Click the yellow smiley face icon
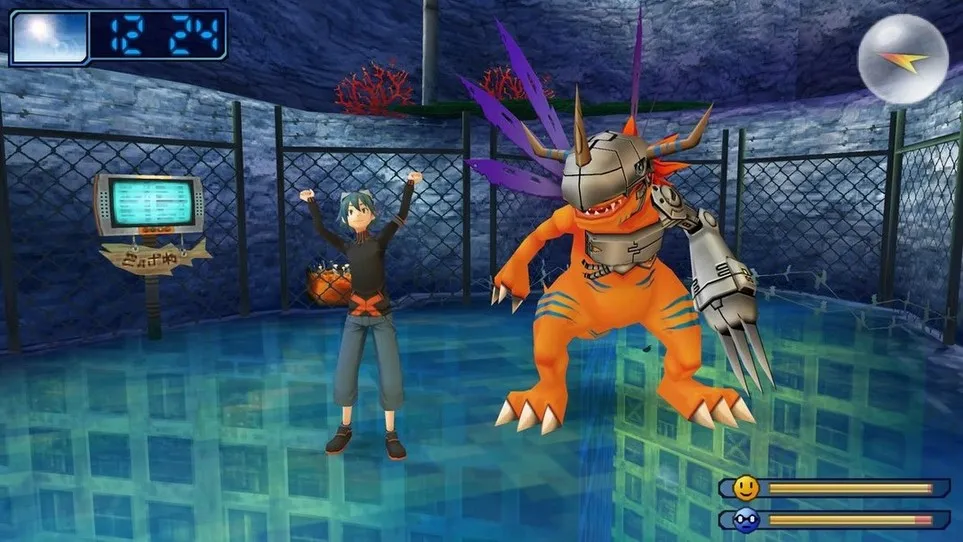This screenshot has height=542, width=963. 745,488
